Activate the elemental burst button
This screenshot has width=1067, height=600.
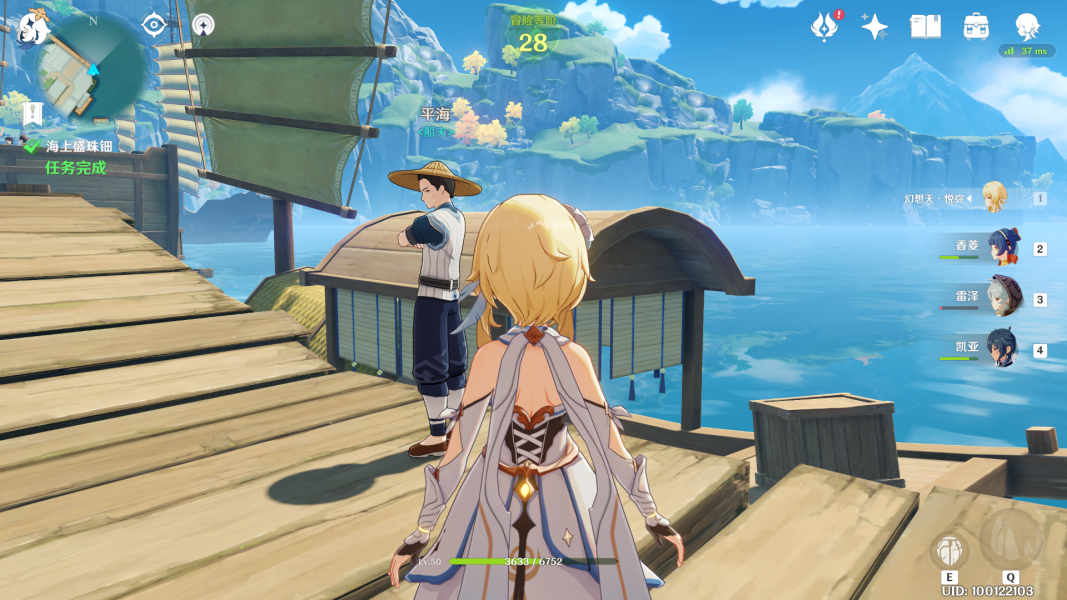coord(1010,540)
